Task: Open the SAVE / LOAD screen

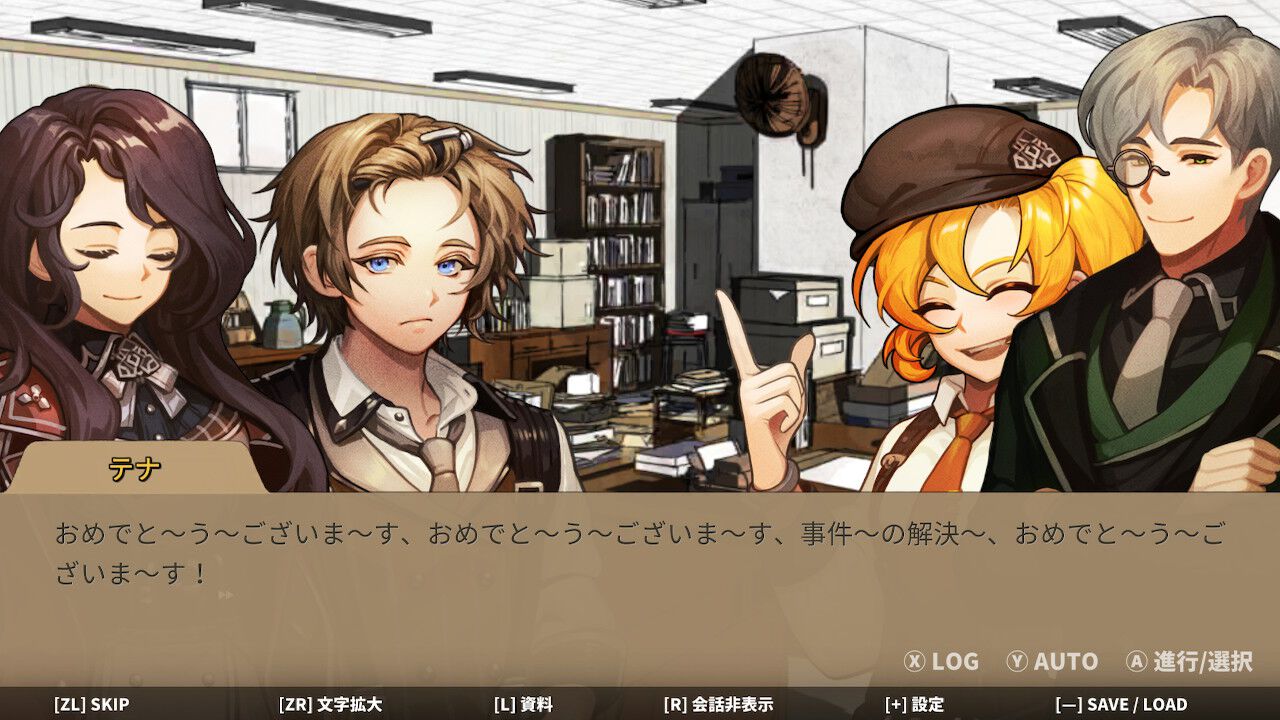Action: point(1121,704)
